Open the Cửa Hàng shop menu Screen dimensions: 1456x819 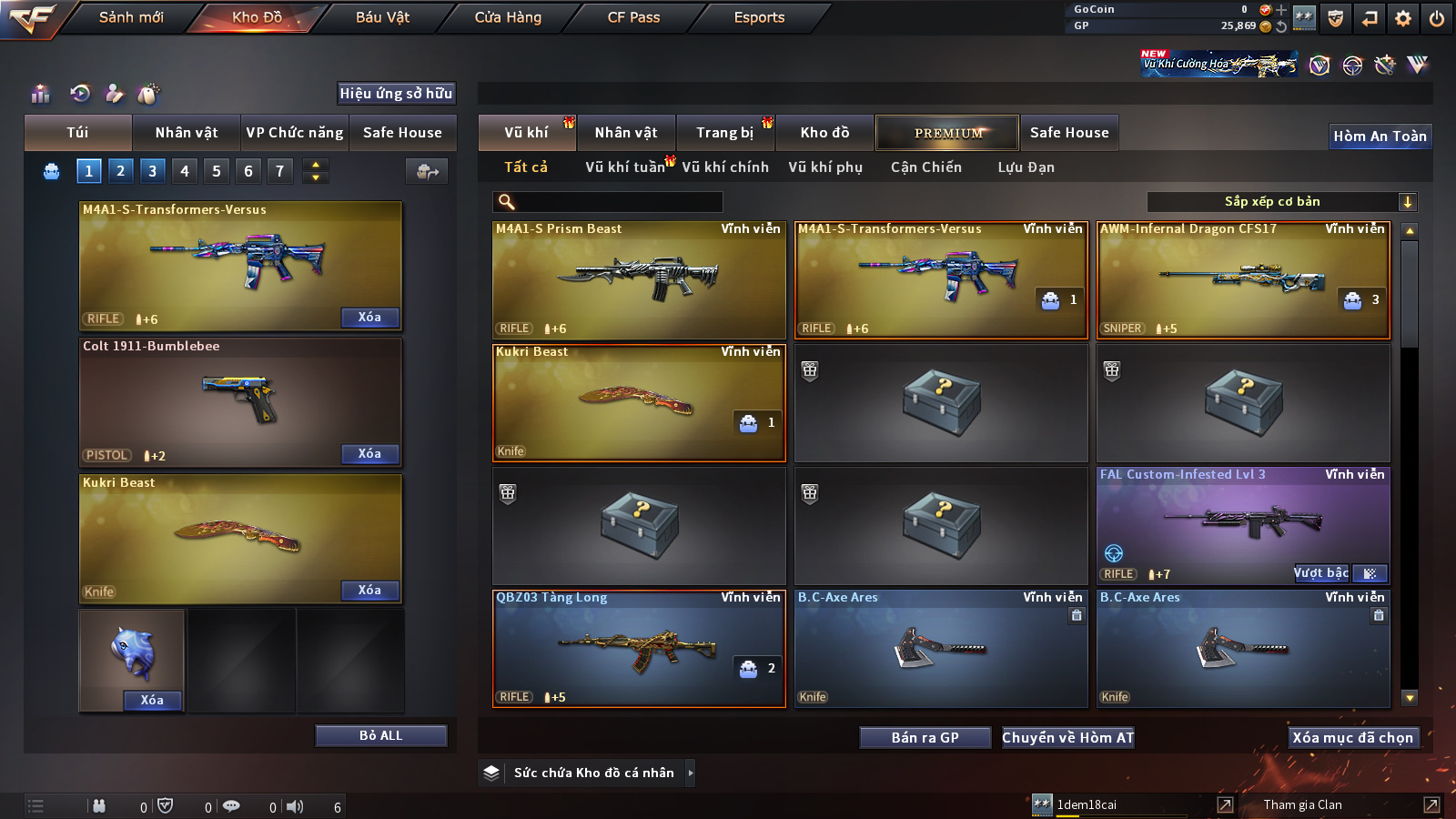[508, 17]
